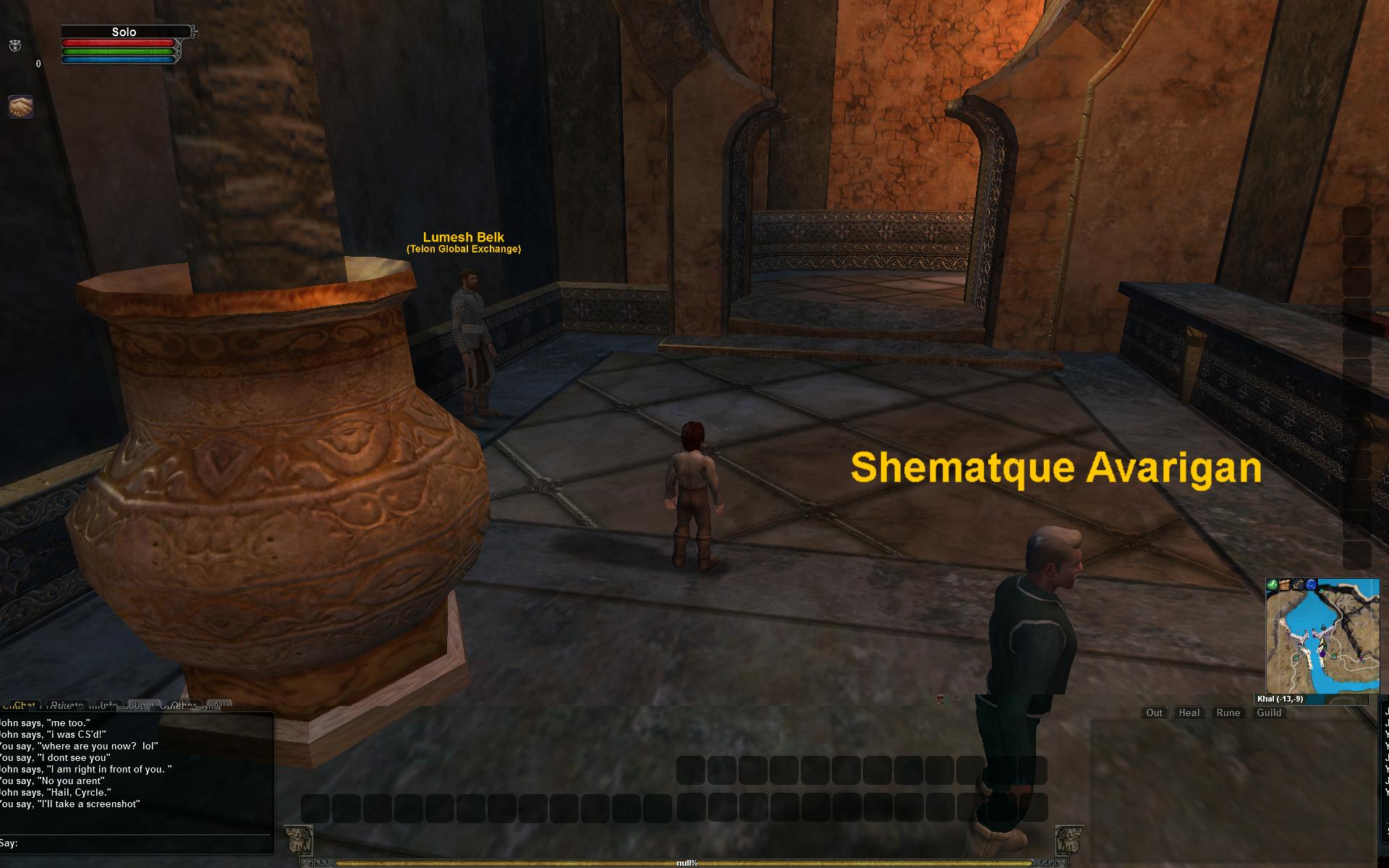This screenshot has width=1389, height=868.
Task: Select the Info chat tab
Action: [x=109, y=705]
